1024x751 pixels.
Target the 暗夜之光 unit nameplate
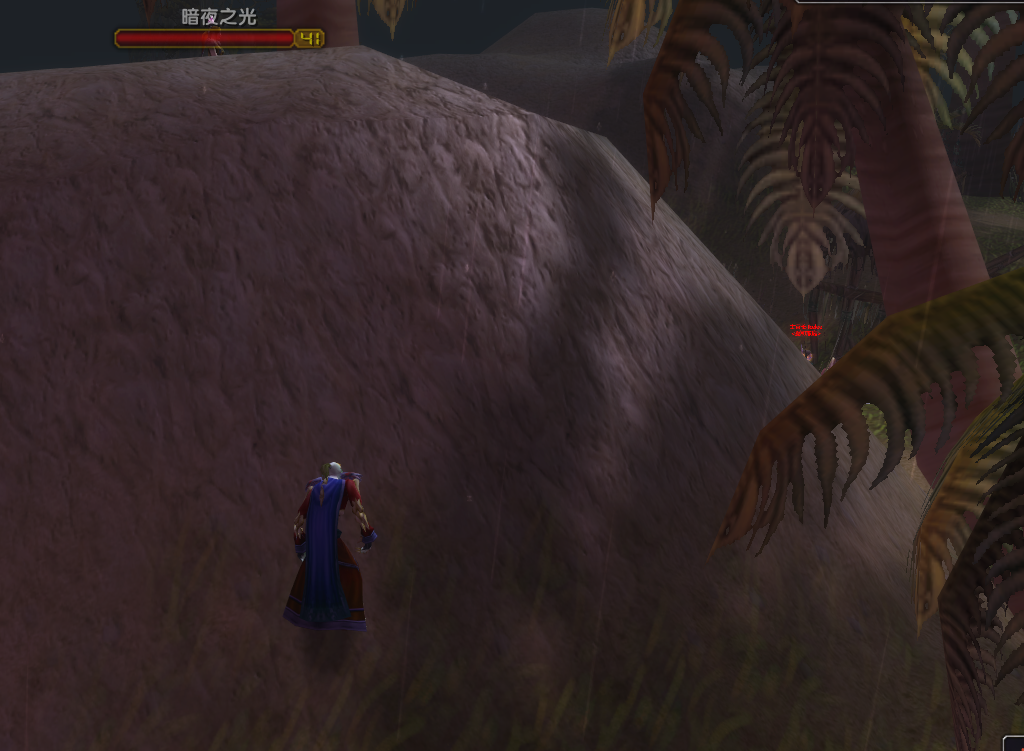(x=206, y=38)
